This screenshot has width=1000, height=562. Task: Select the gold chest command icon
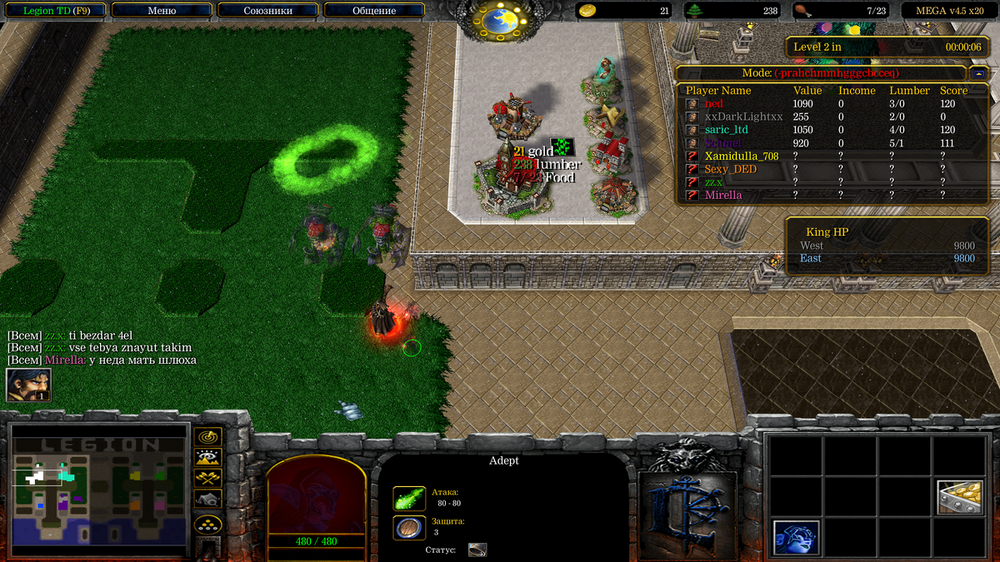(959, 497)
